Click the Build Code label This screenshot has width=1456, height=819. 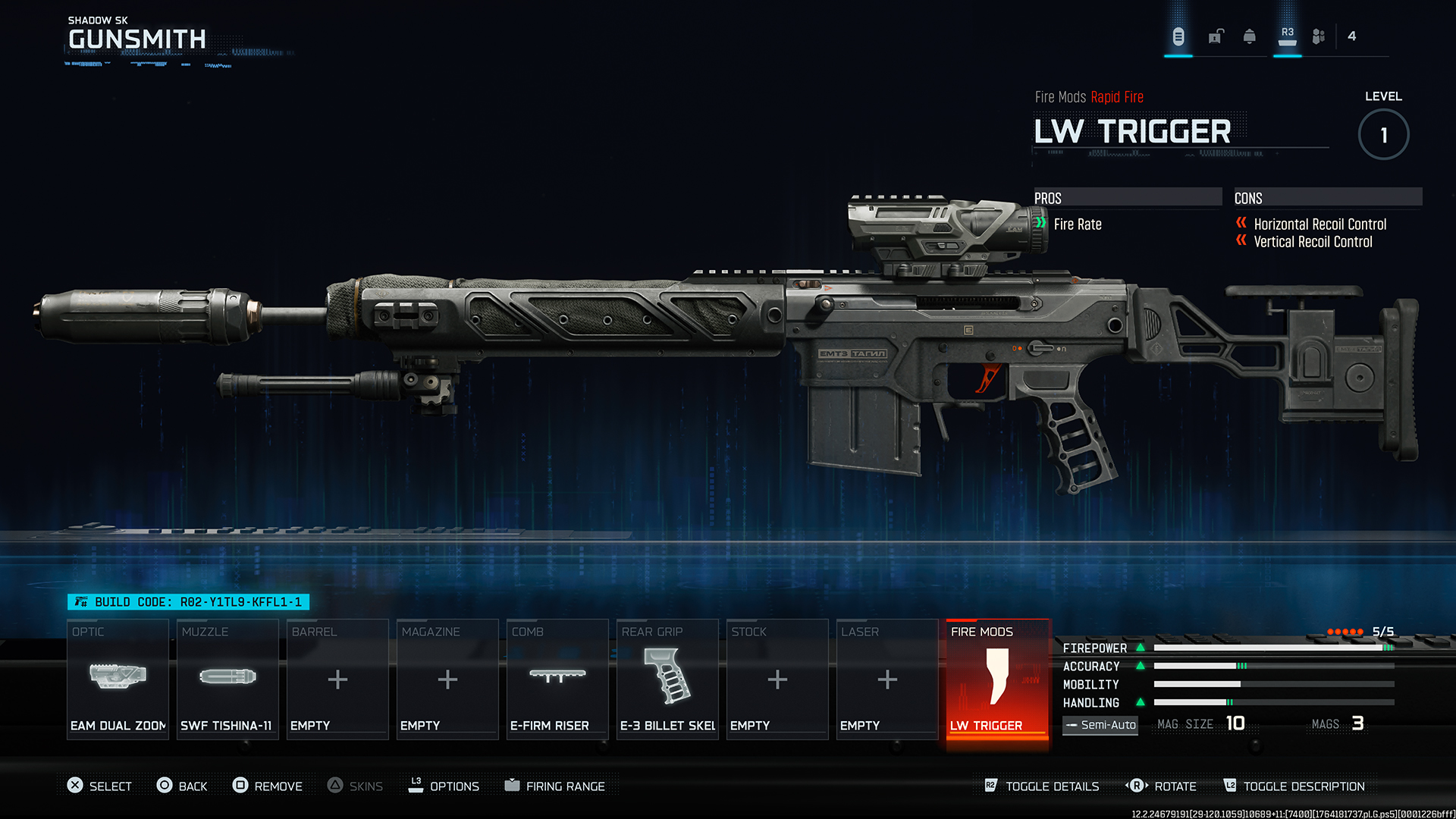point(188,602)
